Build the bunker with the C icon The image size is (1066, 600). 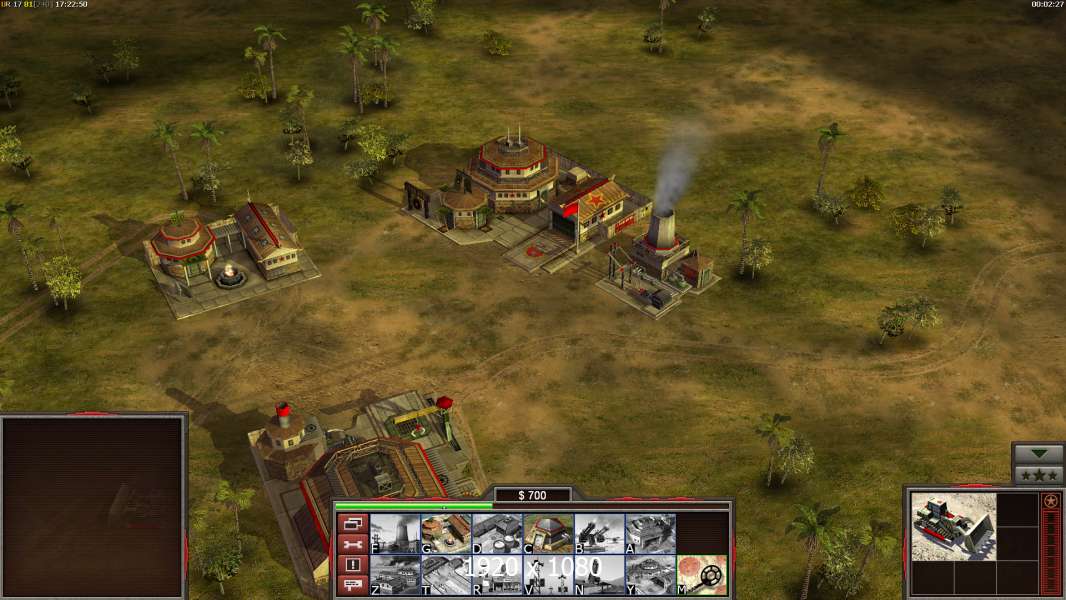click(x=548, y=534)
